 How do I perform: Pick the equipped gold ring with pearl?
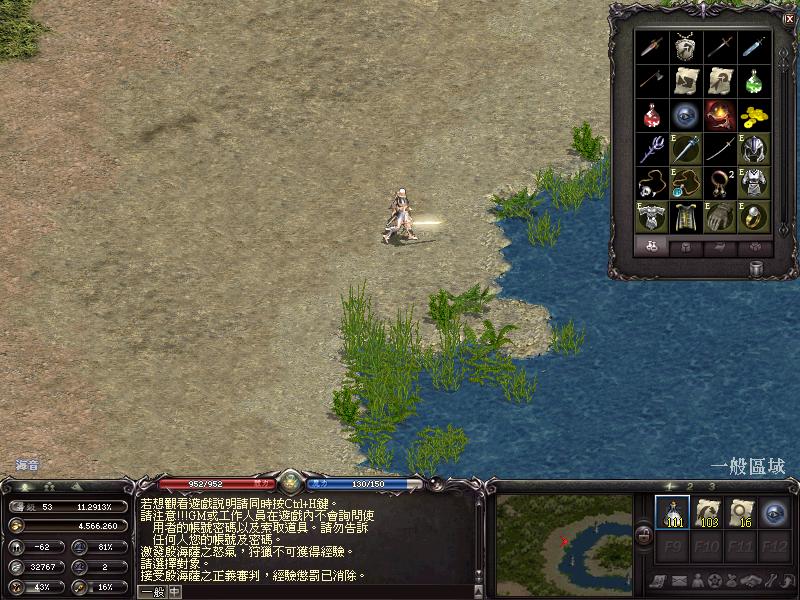(x=755, y=216)
